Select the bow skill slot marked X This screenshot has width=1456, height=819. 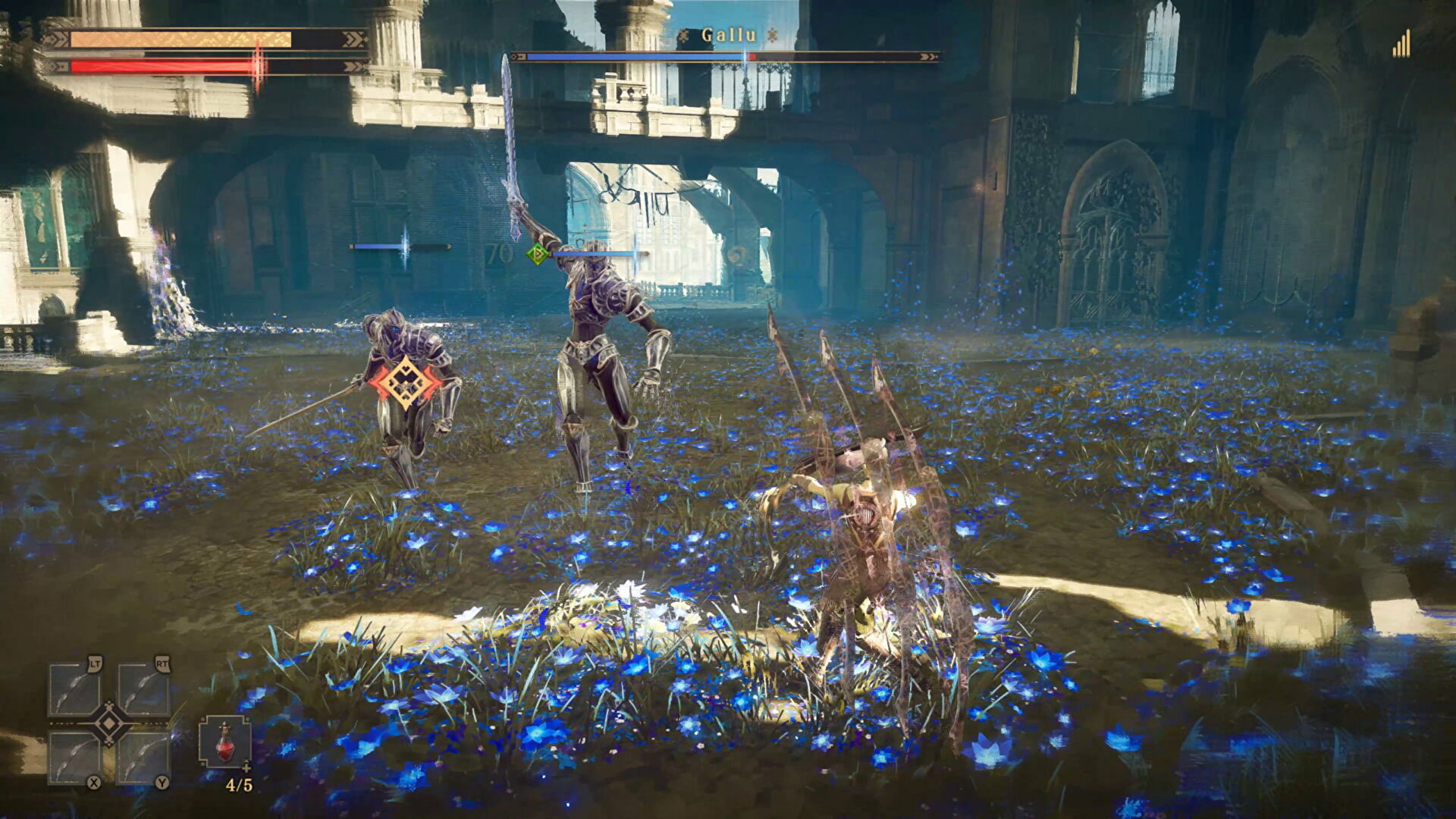[x=75, y=758]
